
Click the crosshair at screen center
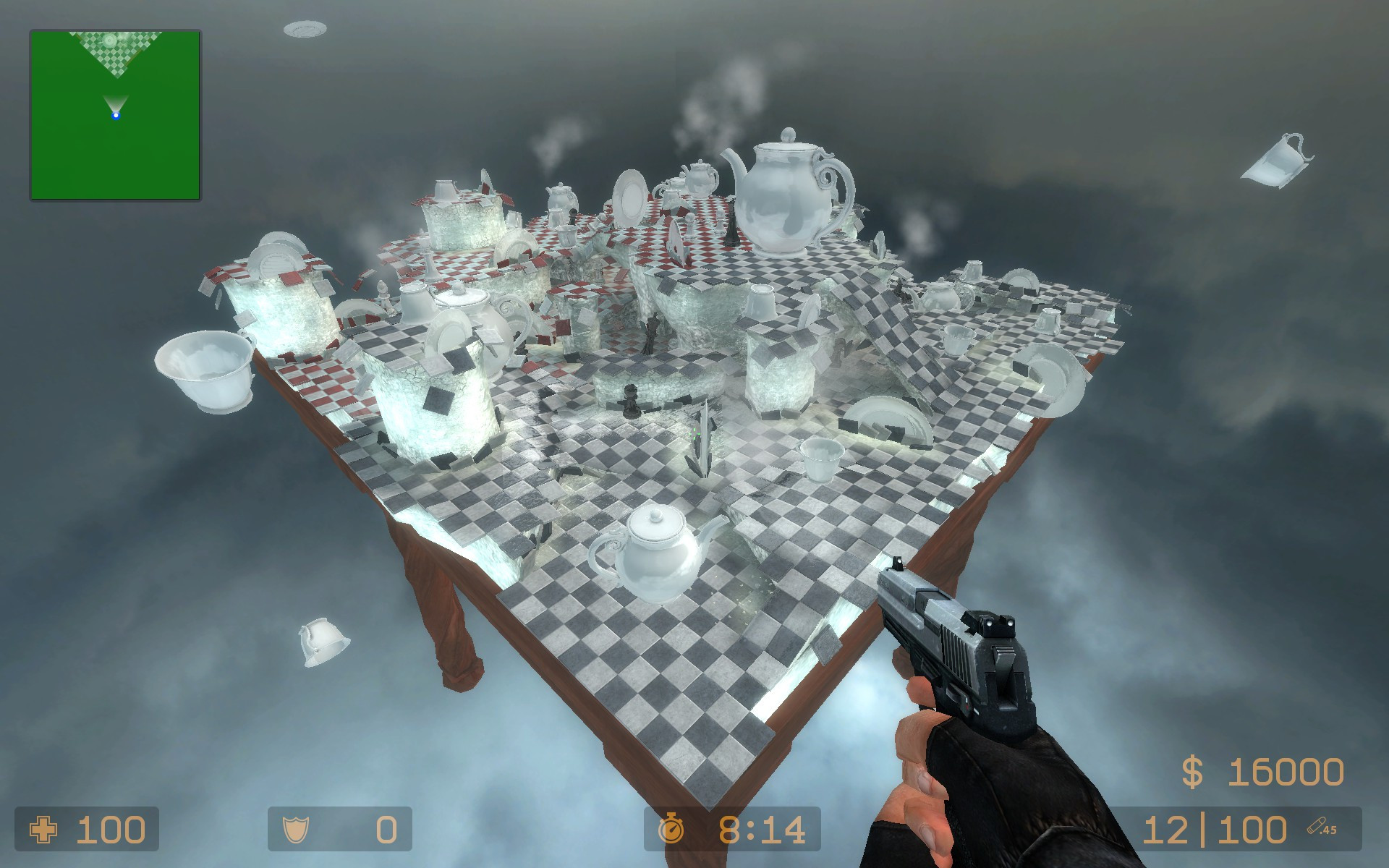pos(694,434)
